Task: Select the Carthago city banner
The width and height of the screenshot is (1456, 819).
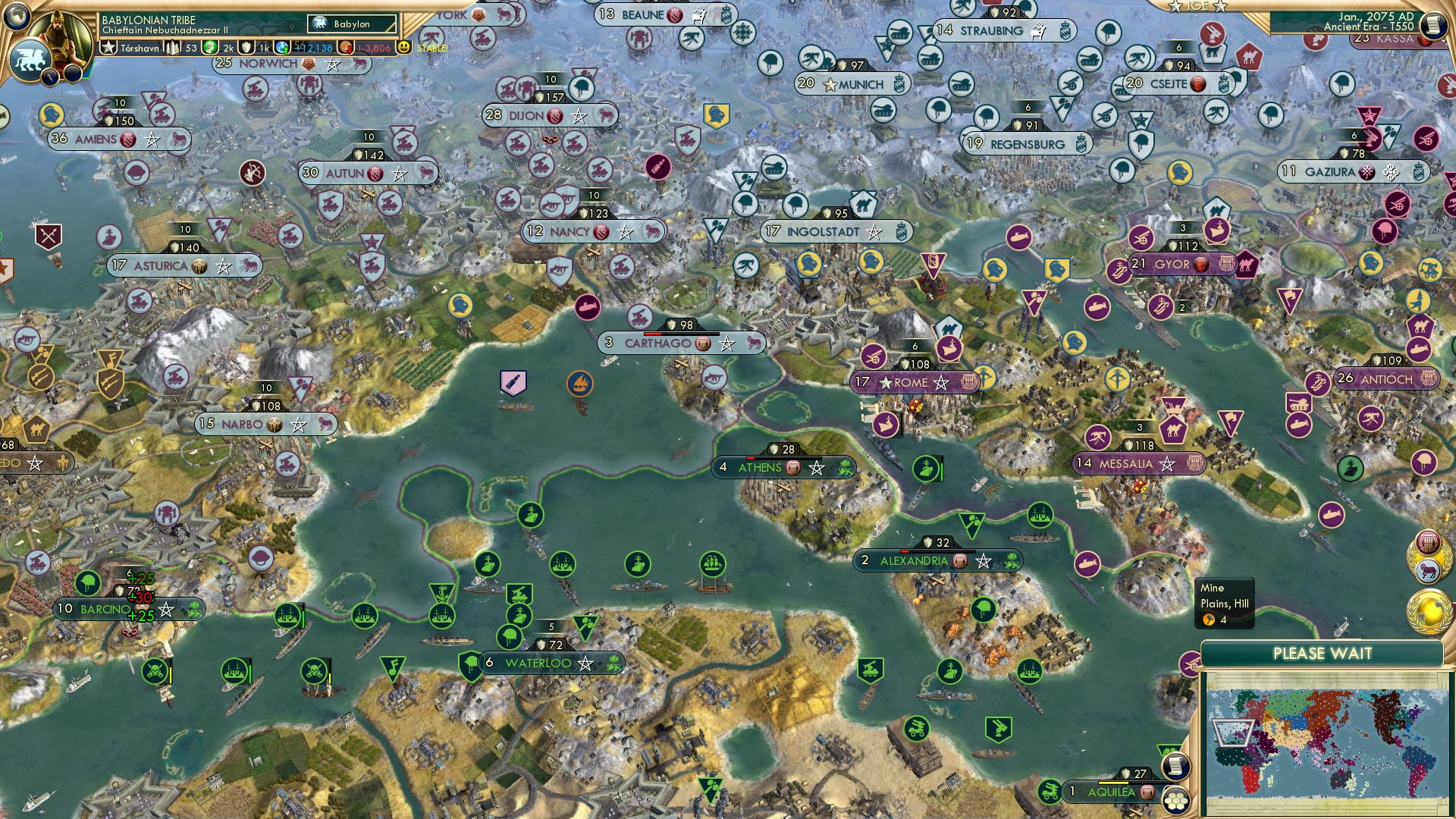Action: [662, 343]
